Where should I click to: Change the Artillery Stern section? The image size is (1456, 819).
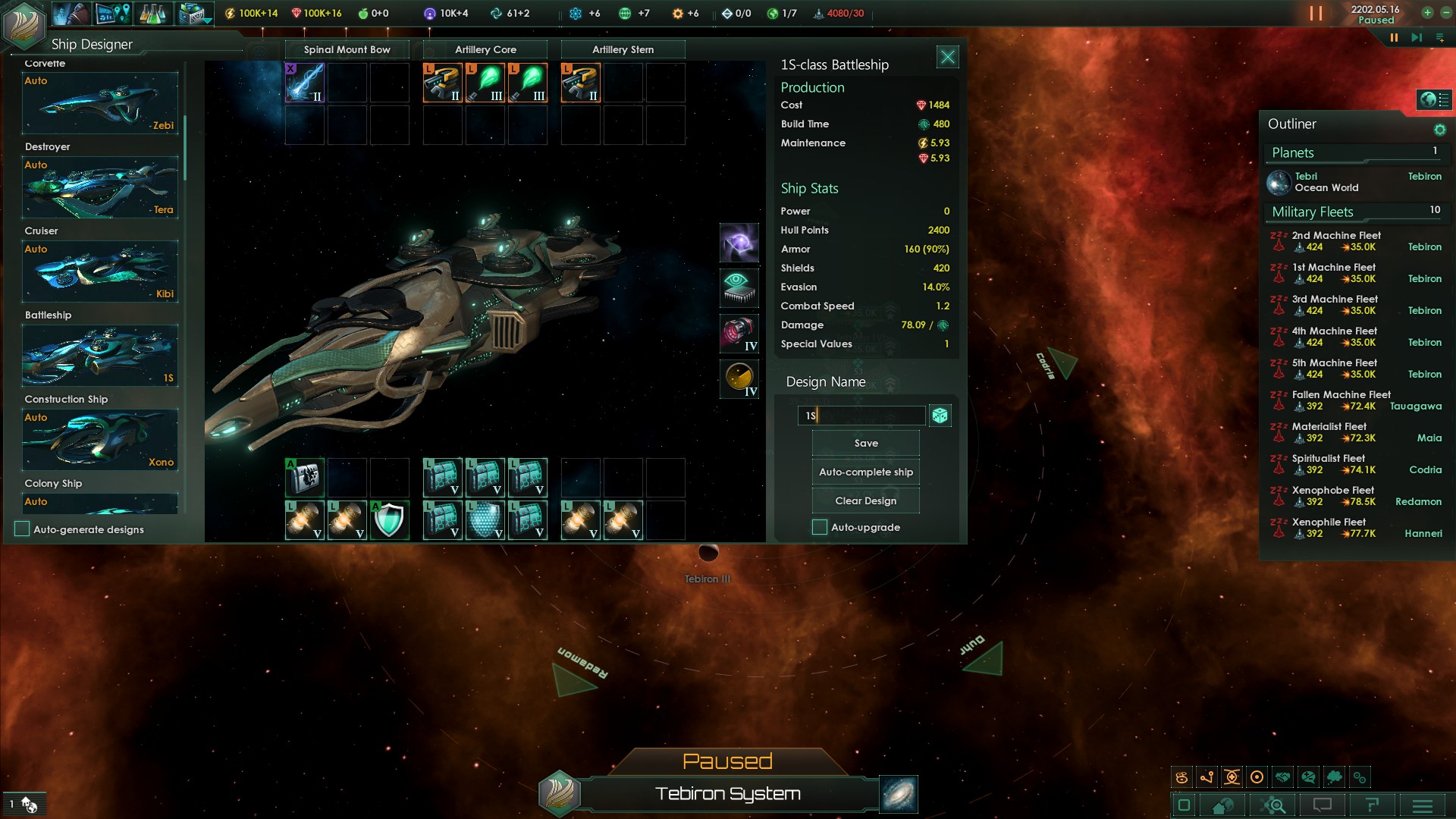tap(623, 49)
